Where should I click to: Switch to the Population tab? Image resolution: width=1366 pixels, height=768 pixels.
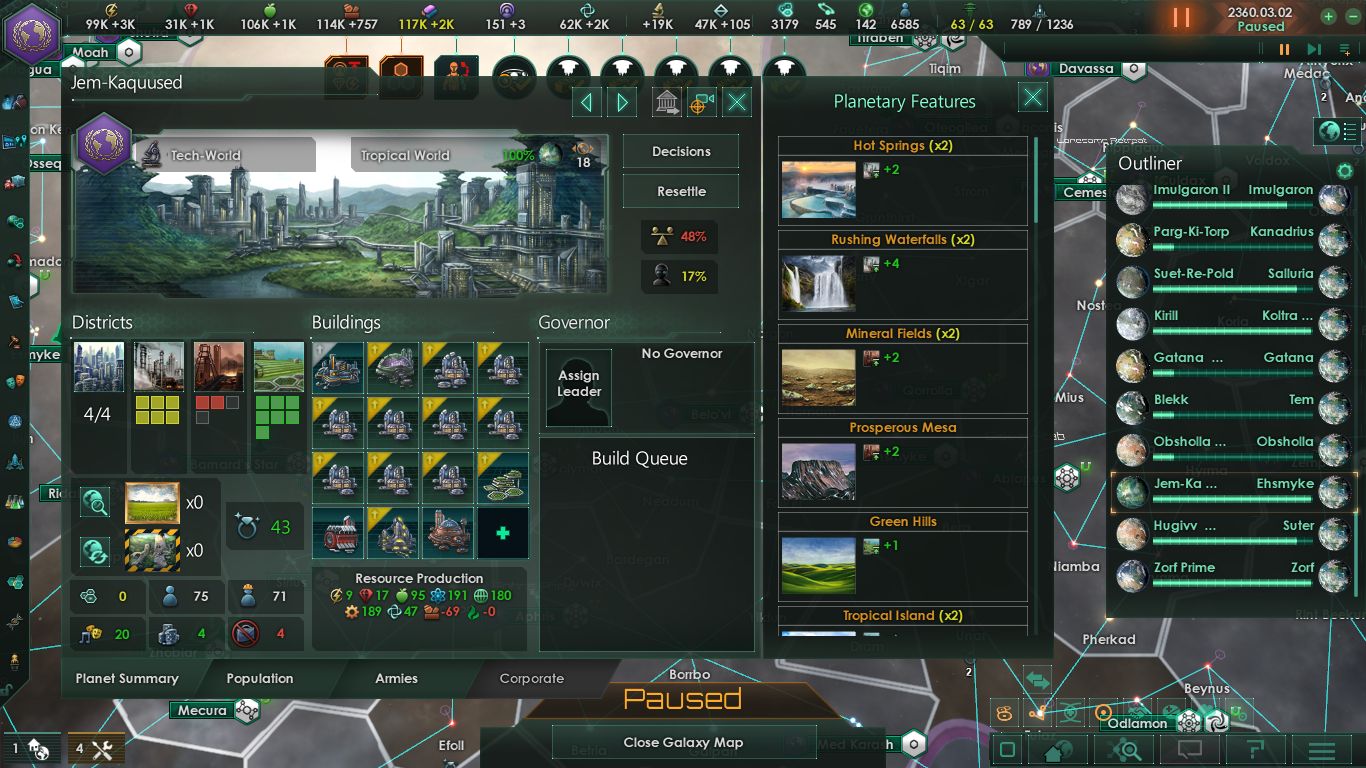tap(259, 678)
